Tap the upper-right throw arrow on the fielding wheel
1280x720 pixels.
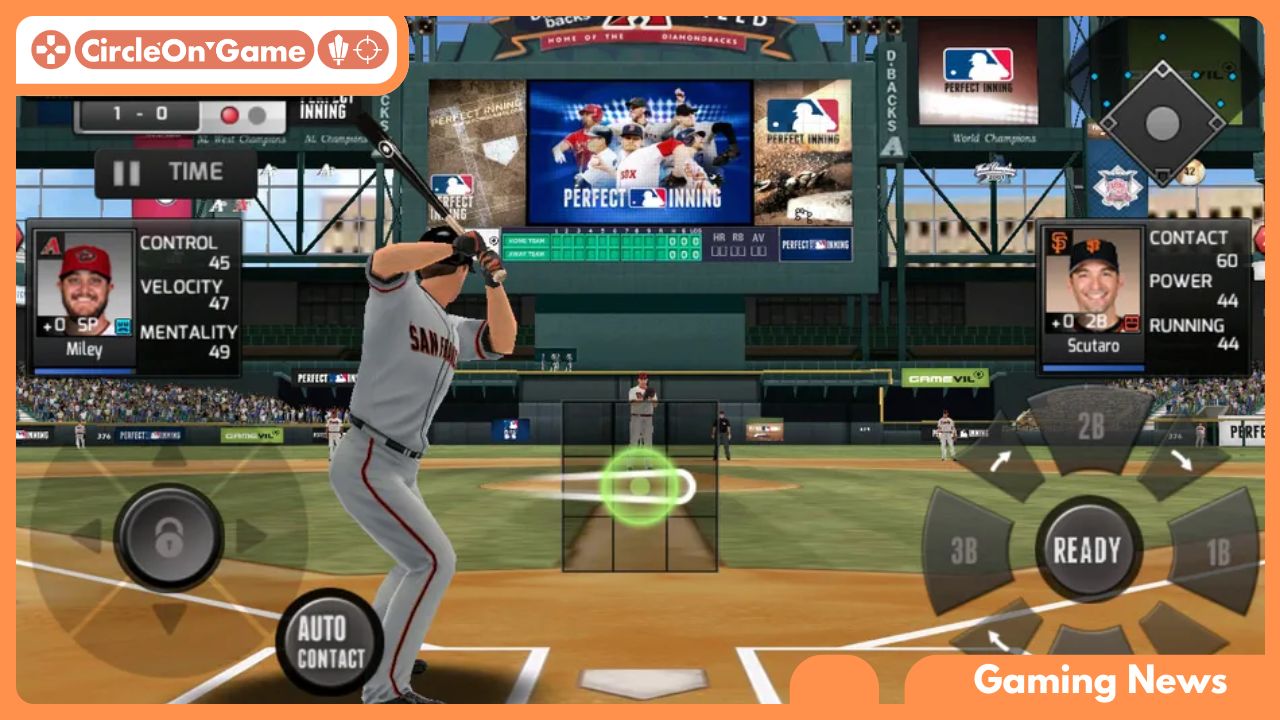click(x=1182, y=461)
